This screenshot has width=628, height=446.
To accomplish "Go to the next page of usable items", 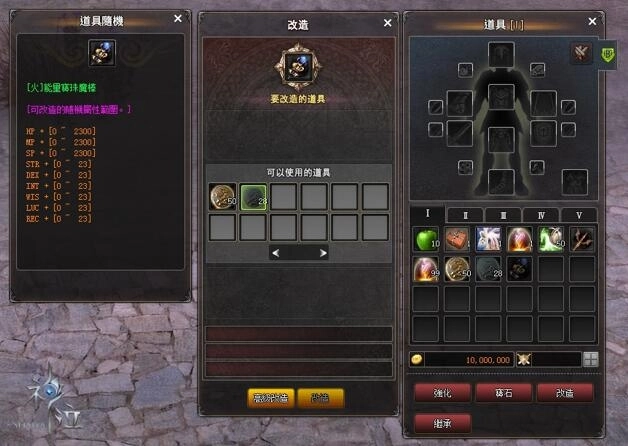I will [324, 254].
